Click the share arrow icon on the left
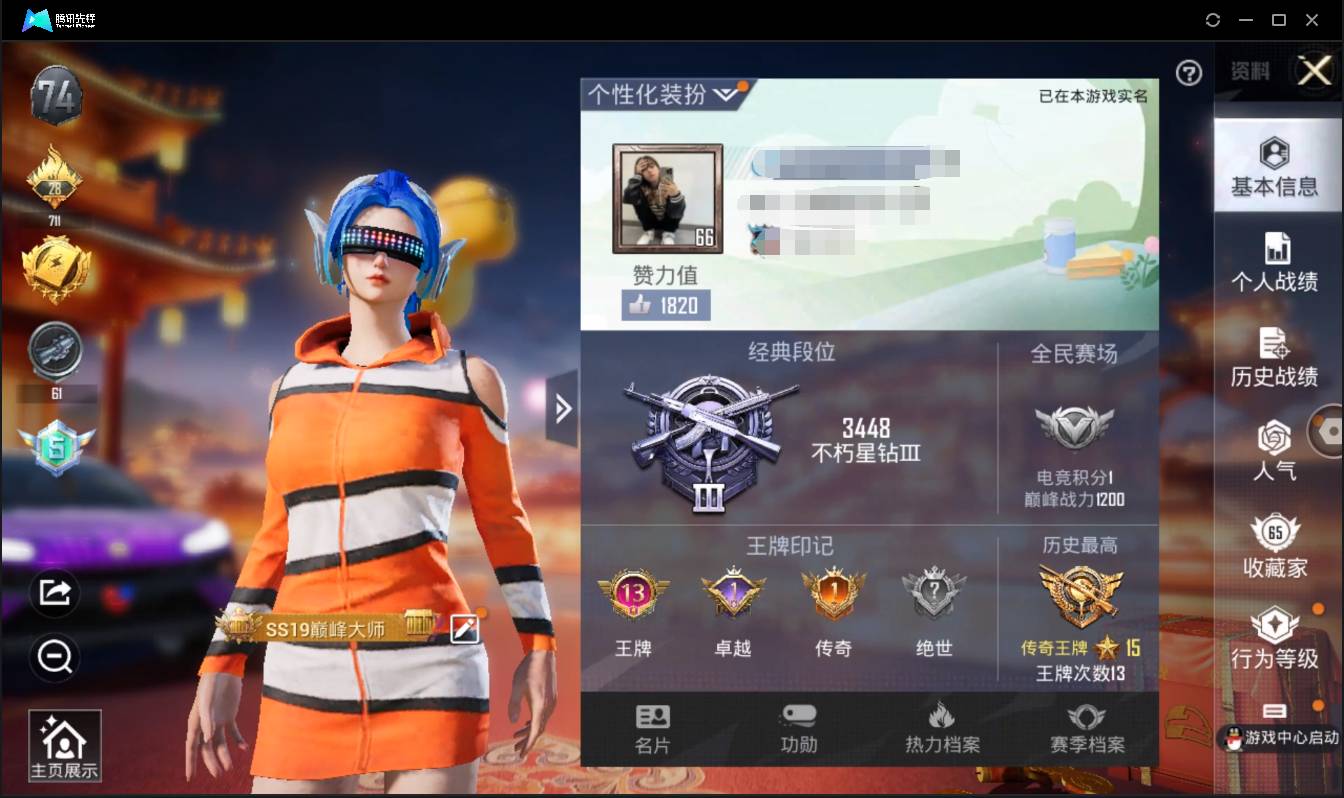The height and width of the screenshot is (798, 1344). click(x=55, y=592)
